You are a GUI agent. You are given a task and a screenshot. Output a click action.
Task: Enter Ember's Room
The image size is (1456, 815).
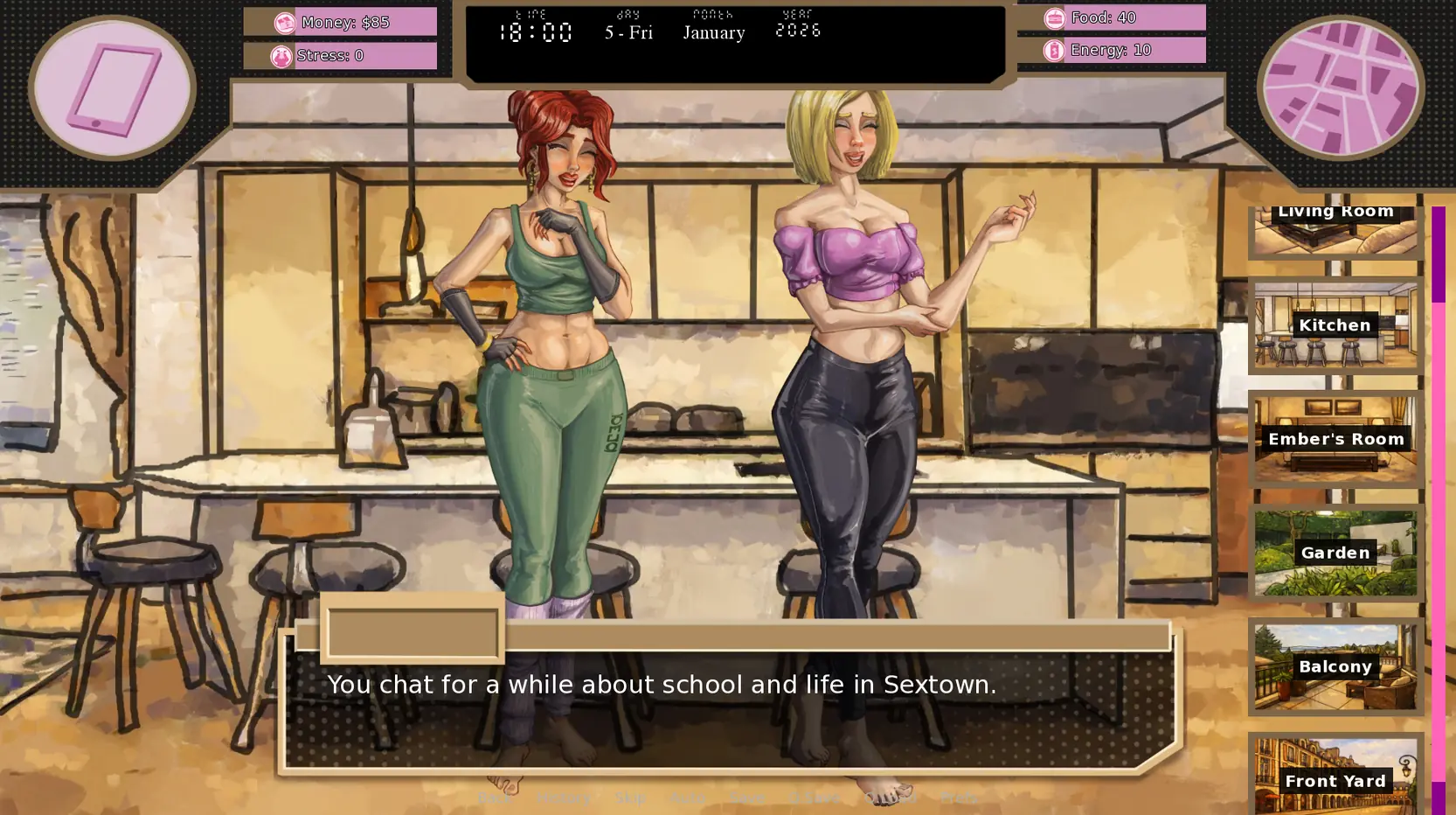point(1335,439)
